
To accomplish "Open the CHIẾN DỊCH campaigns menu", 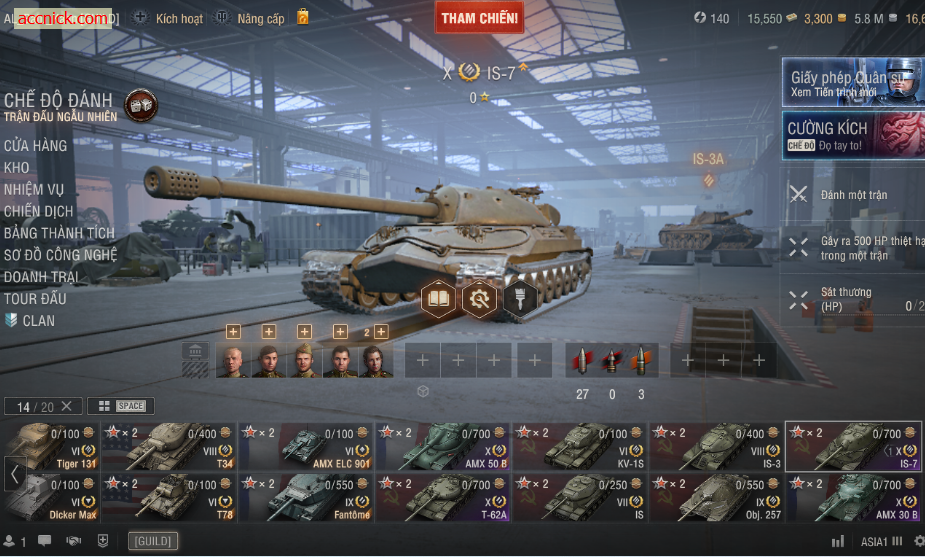I will (39, 212).
